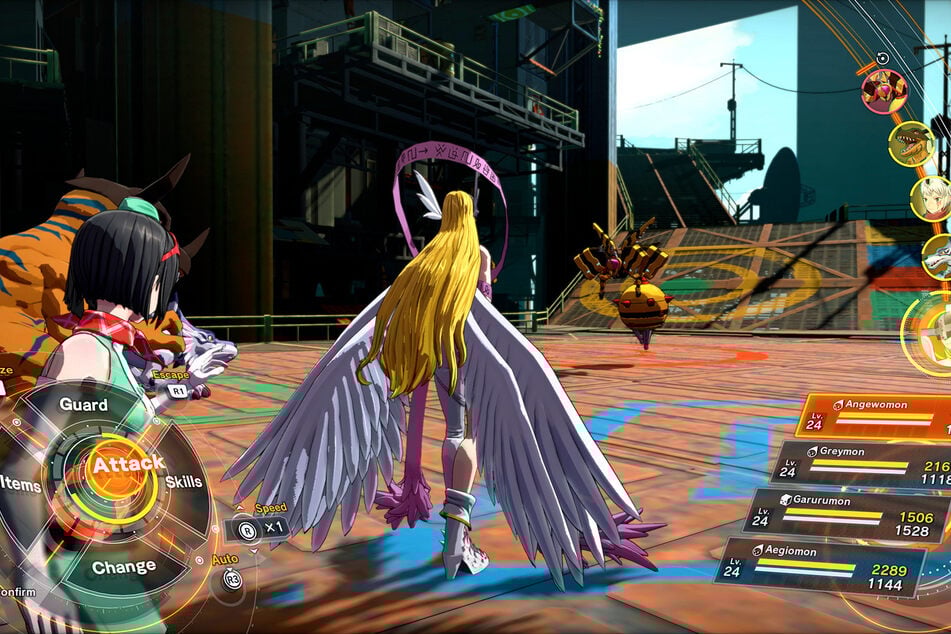The height and width of the screenshot is (634, 951).
Task: Click Garurumon's portrait in the turn order
Action: point(940,257)
